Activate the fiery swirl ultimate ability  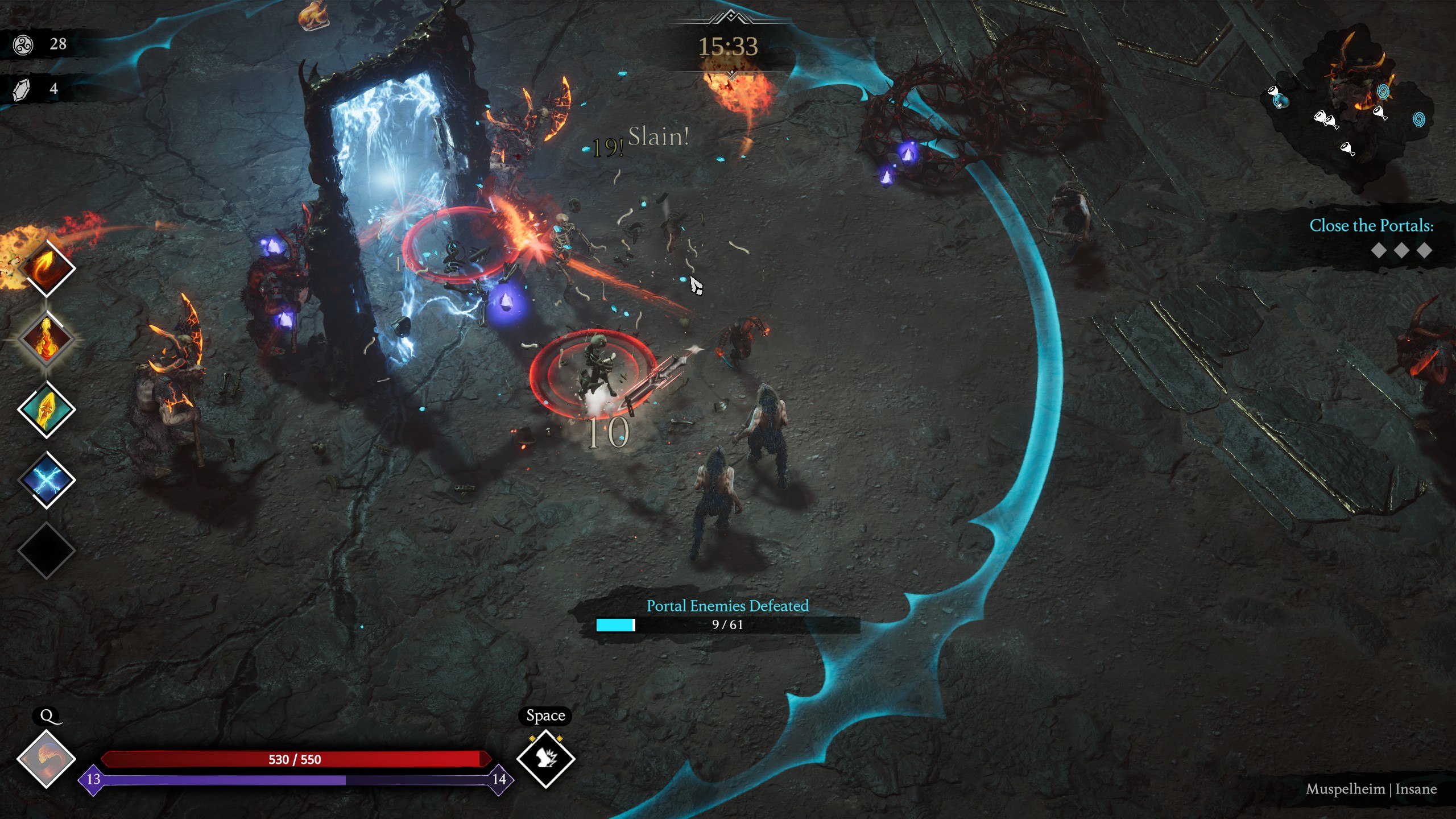(x=46, y=759)
